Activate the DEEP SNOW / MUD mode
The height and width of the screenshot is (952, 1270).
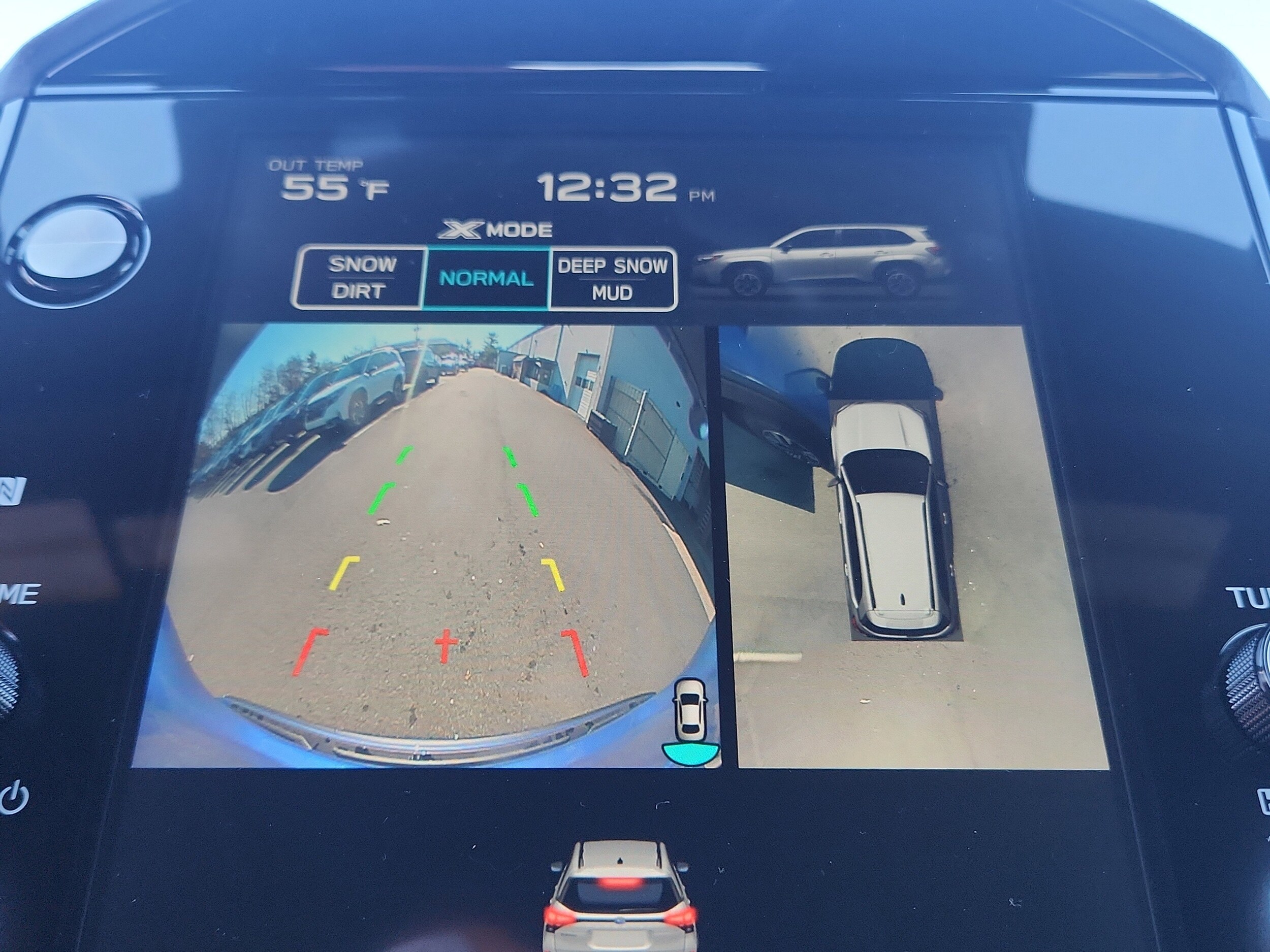coord(612,279)
